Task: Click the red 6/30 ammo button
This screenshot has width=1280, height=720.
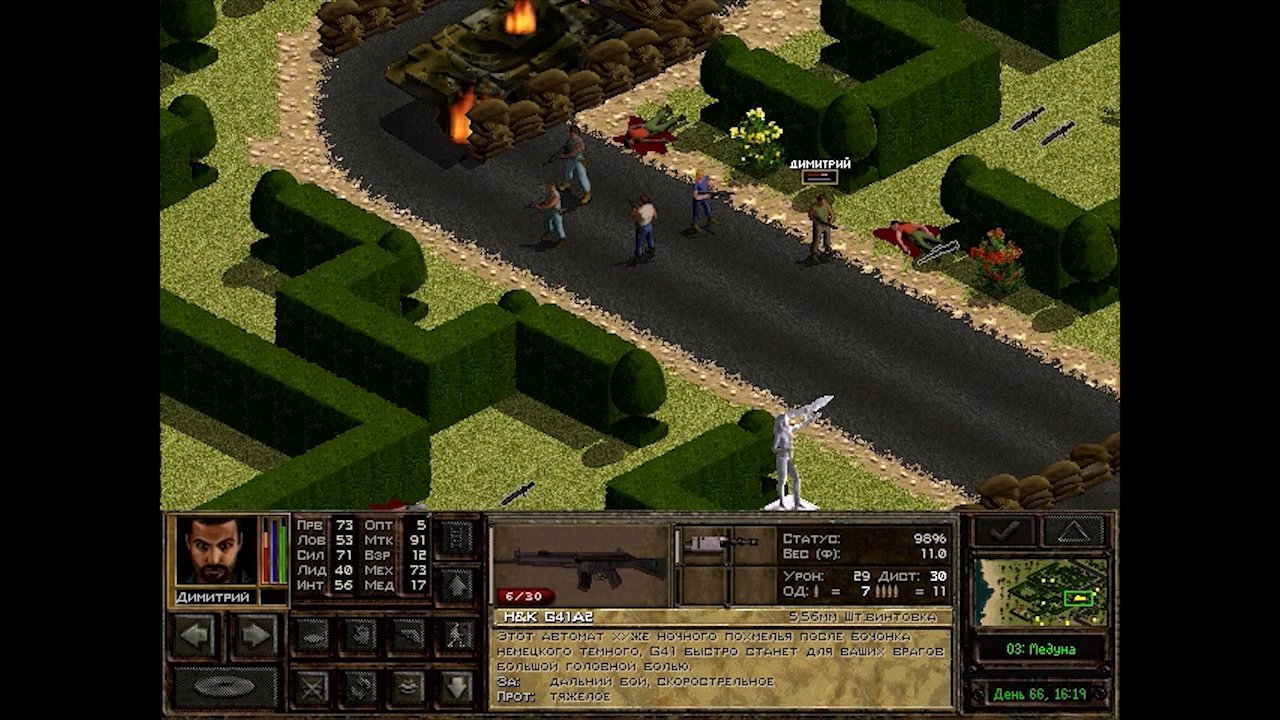Action: pos(524,596)
